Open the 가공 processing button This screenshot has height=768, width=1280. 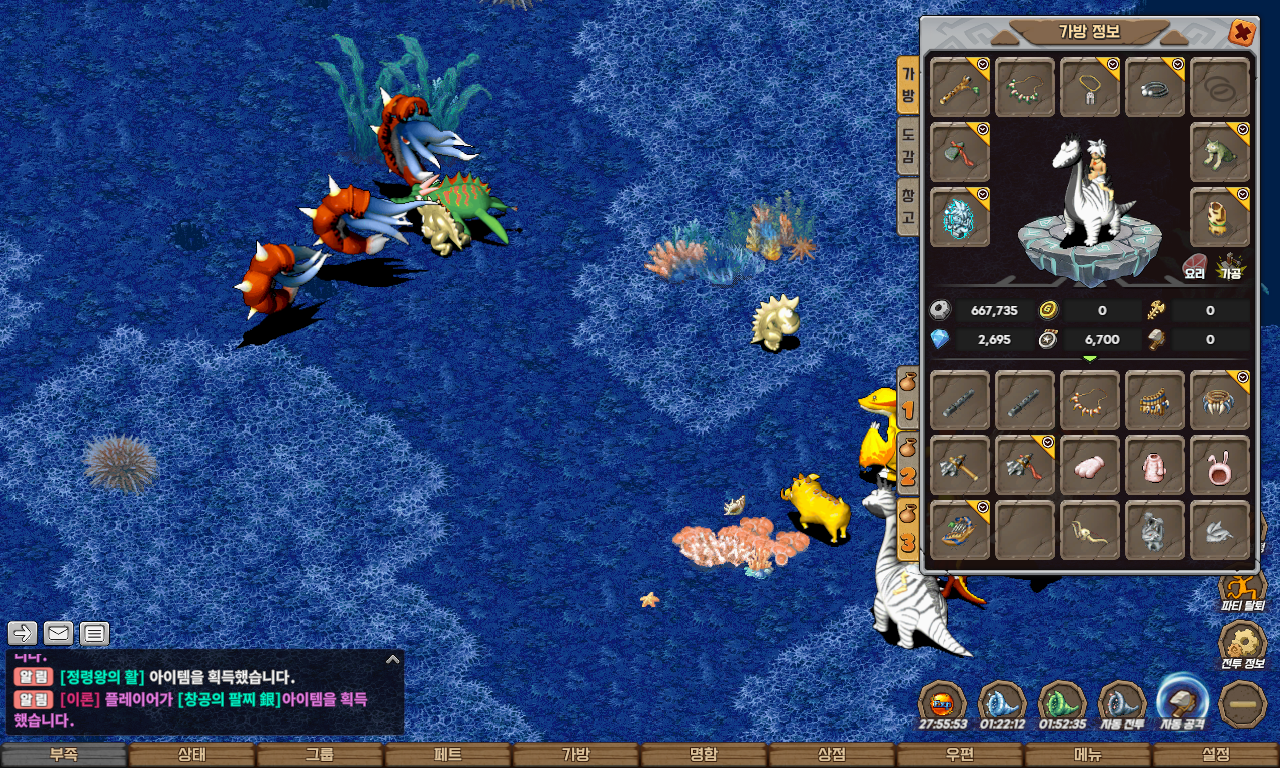[1230, 266]
